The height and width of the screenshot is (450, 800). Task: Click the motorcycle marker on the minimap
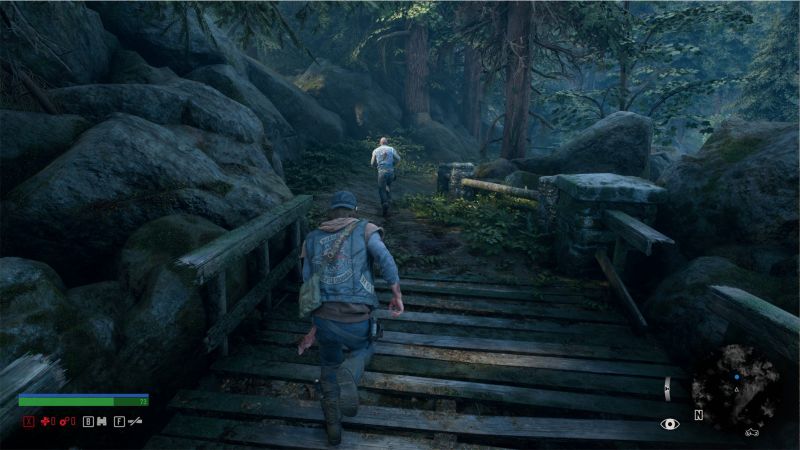[x=750, y=432]
